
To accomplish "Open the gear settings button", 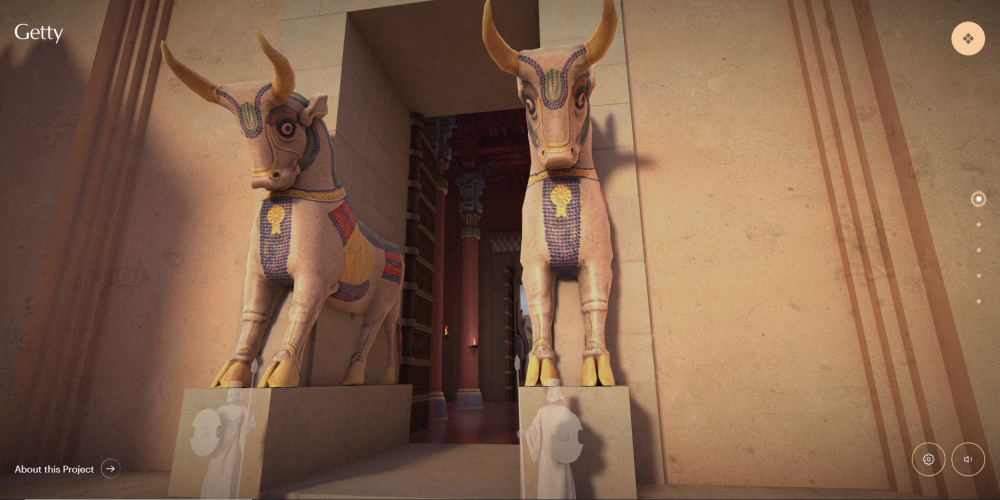I will point(928,459).
